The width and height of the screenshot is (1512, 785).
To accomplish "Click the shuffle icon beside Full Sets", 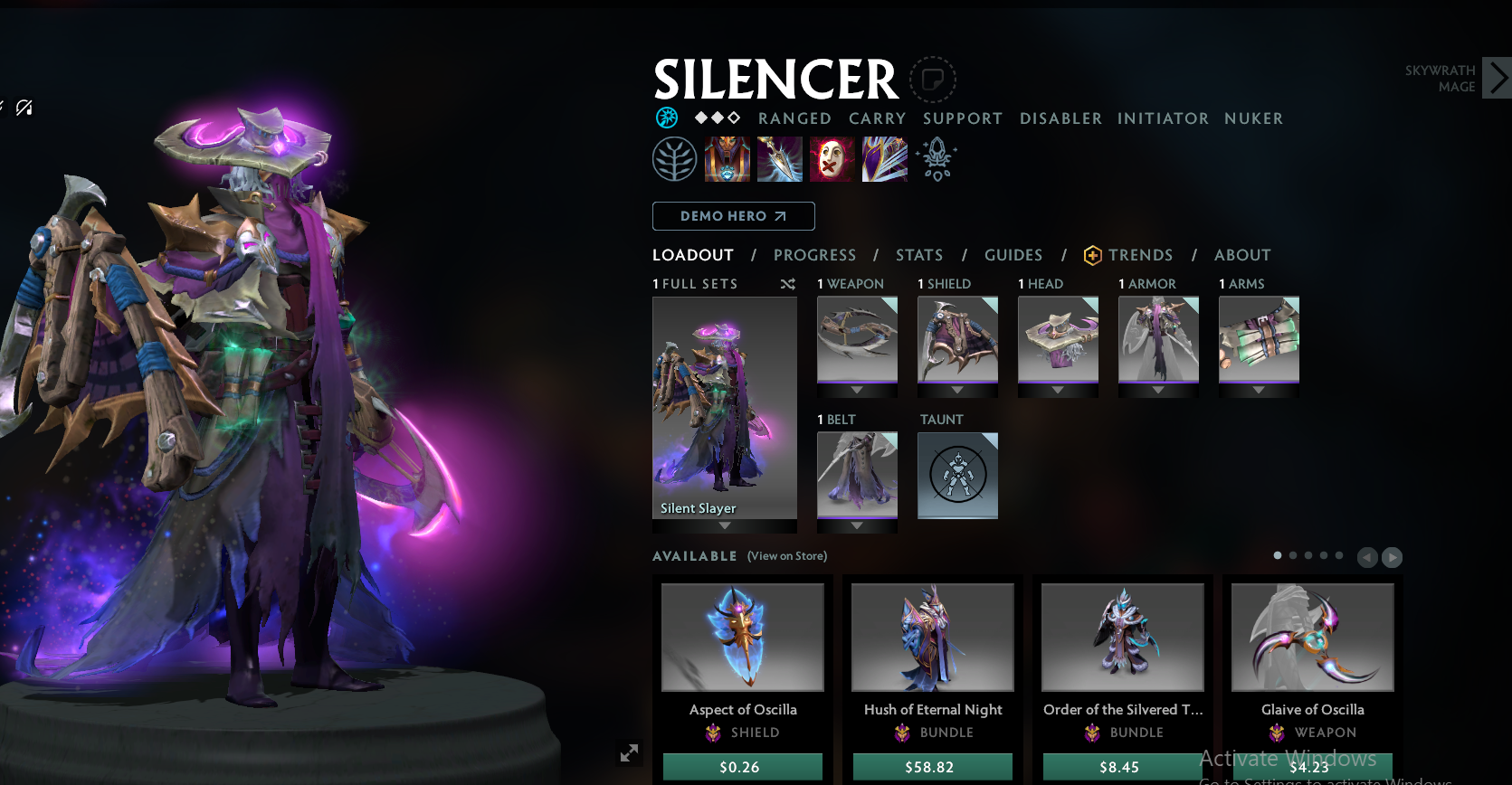I will 787,283.
